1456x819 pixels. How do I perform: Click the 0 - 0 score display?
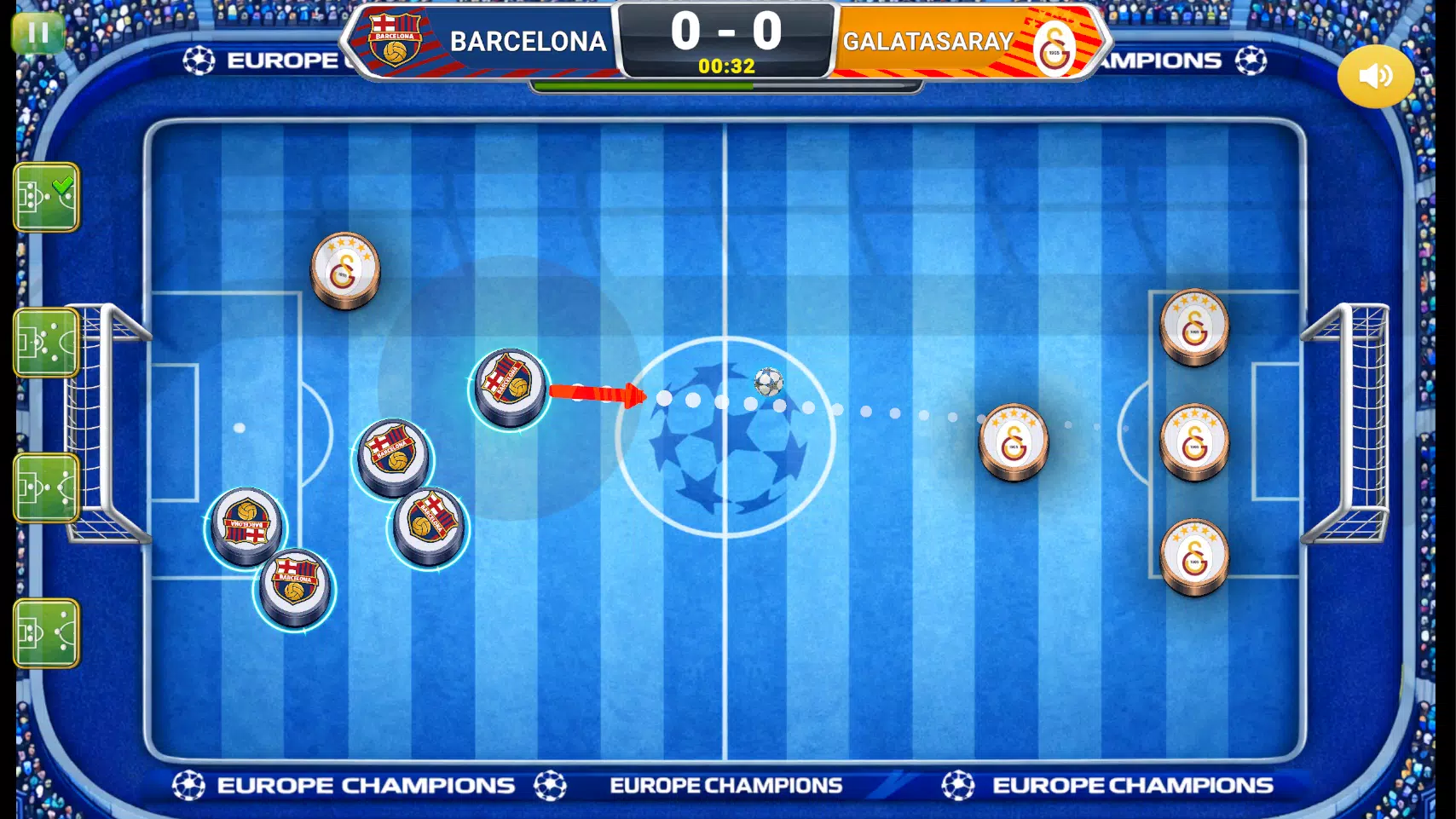tap(725, 31)
